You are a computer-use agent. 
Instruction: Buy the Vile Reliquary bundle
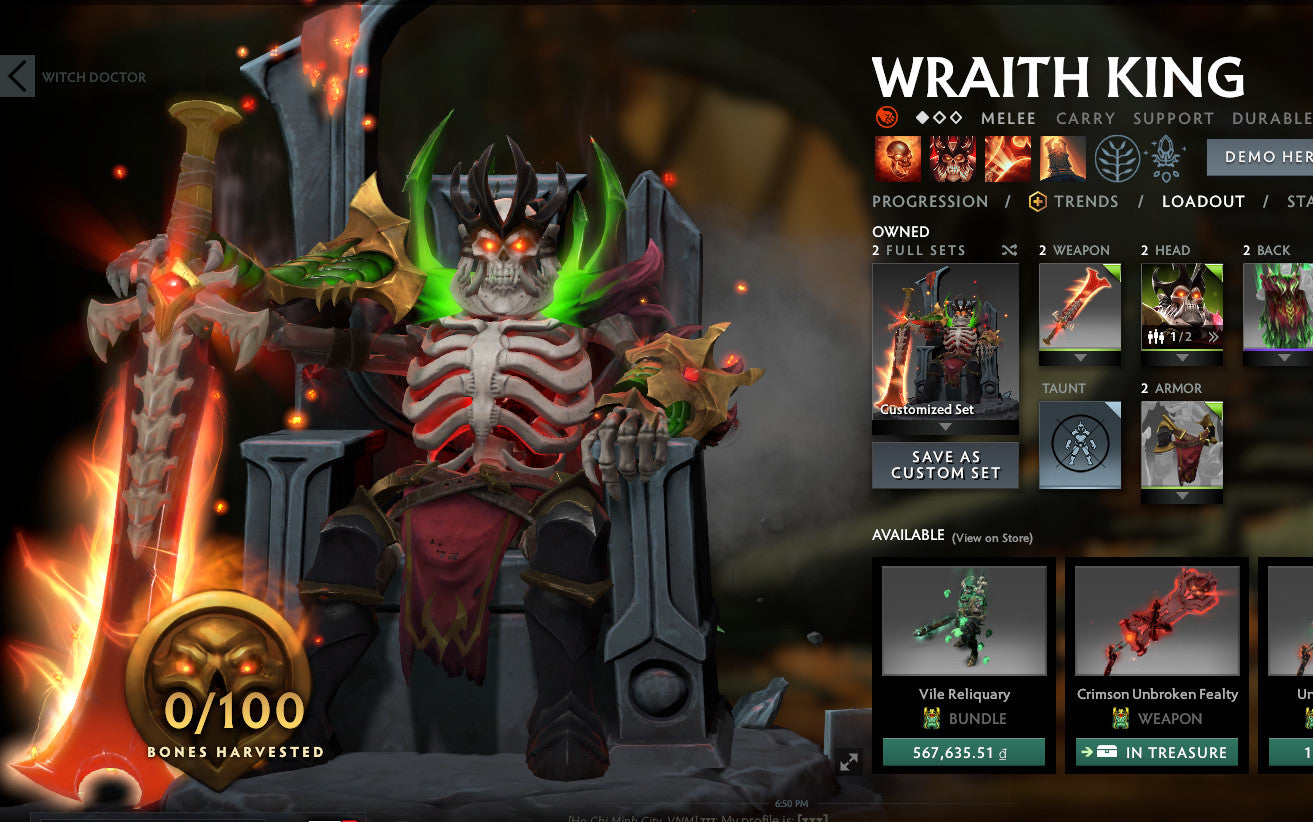click(963, 752)
